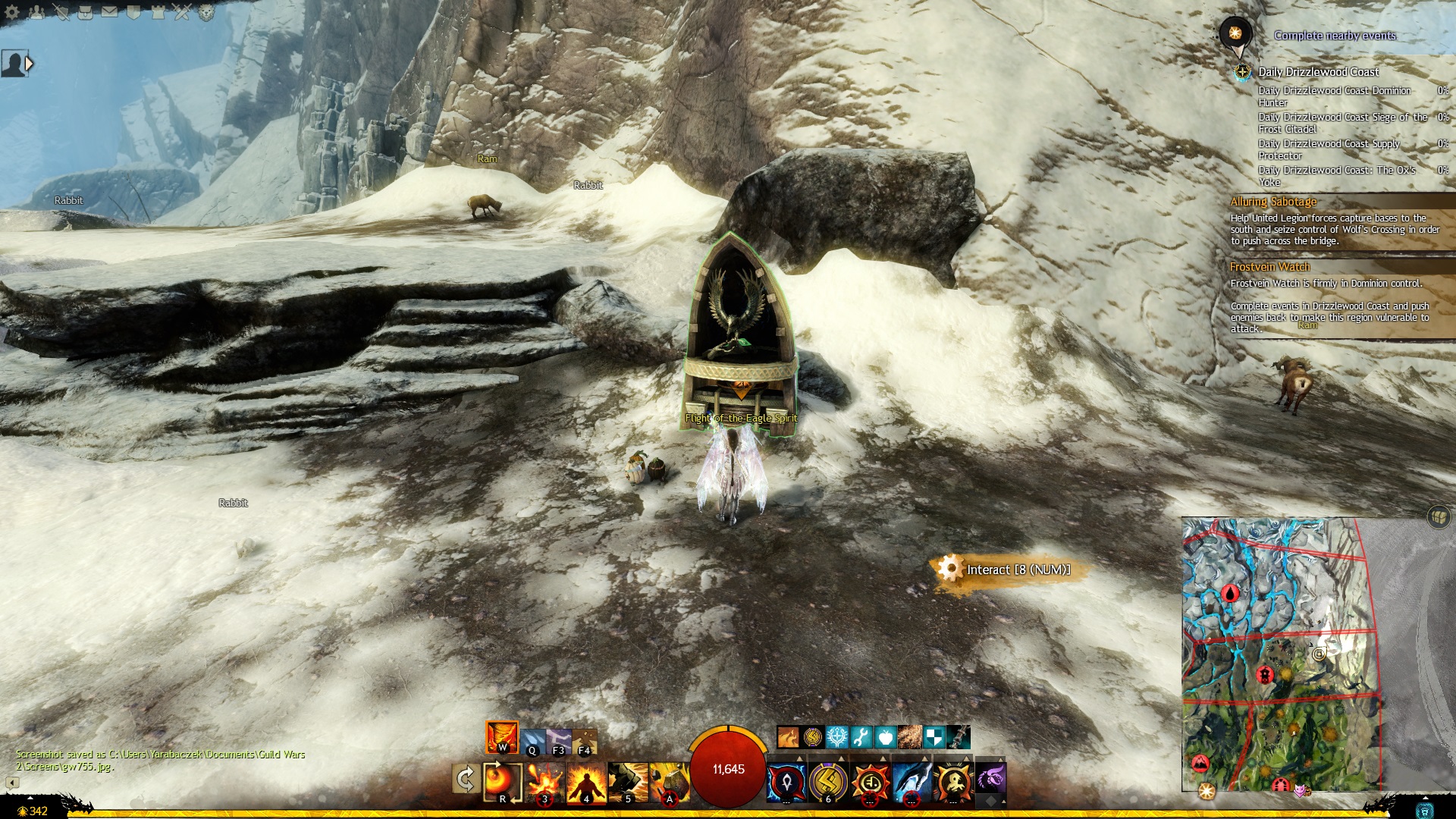Viewport: 1456px width, 819px height.
Task: Use the fiery figure skill in slot 4
Action: (x=586, y=782)
